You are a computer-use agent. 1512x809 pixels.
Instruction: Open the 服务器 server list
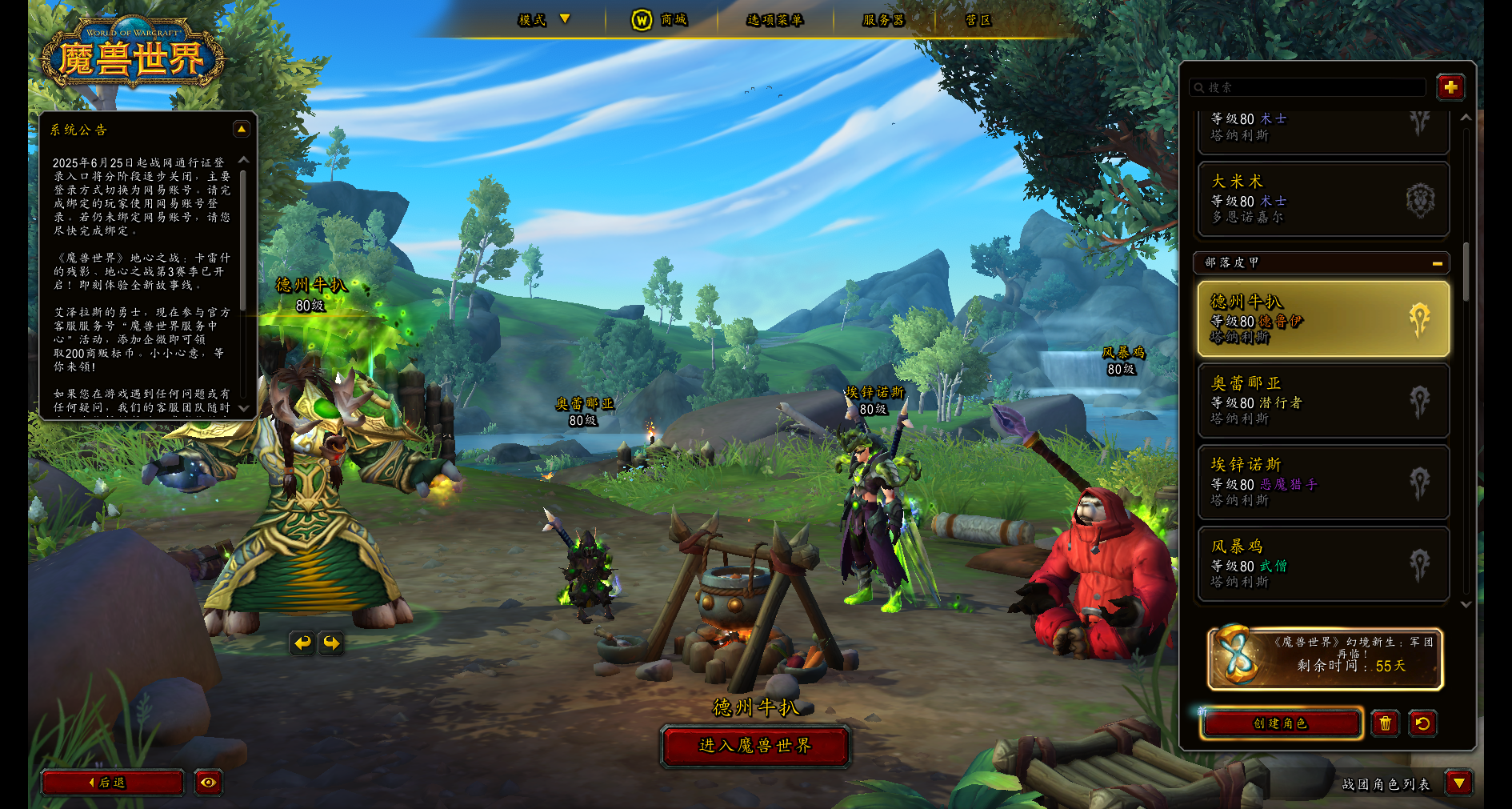coord(883,19)
